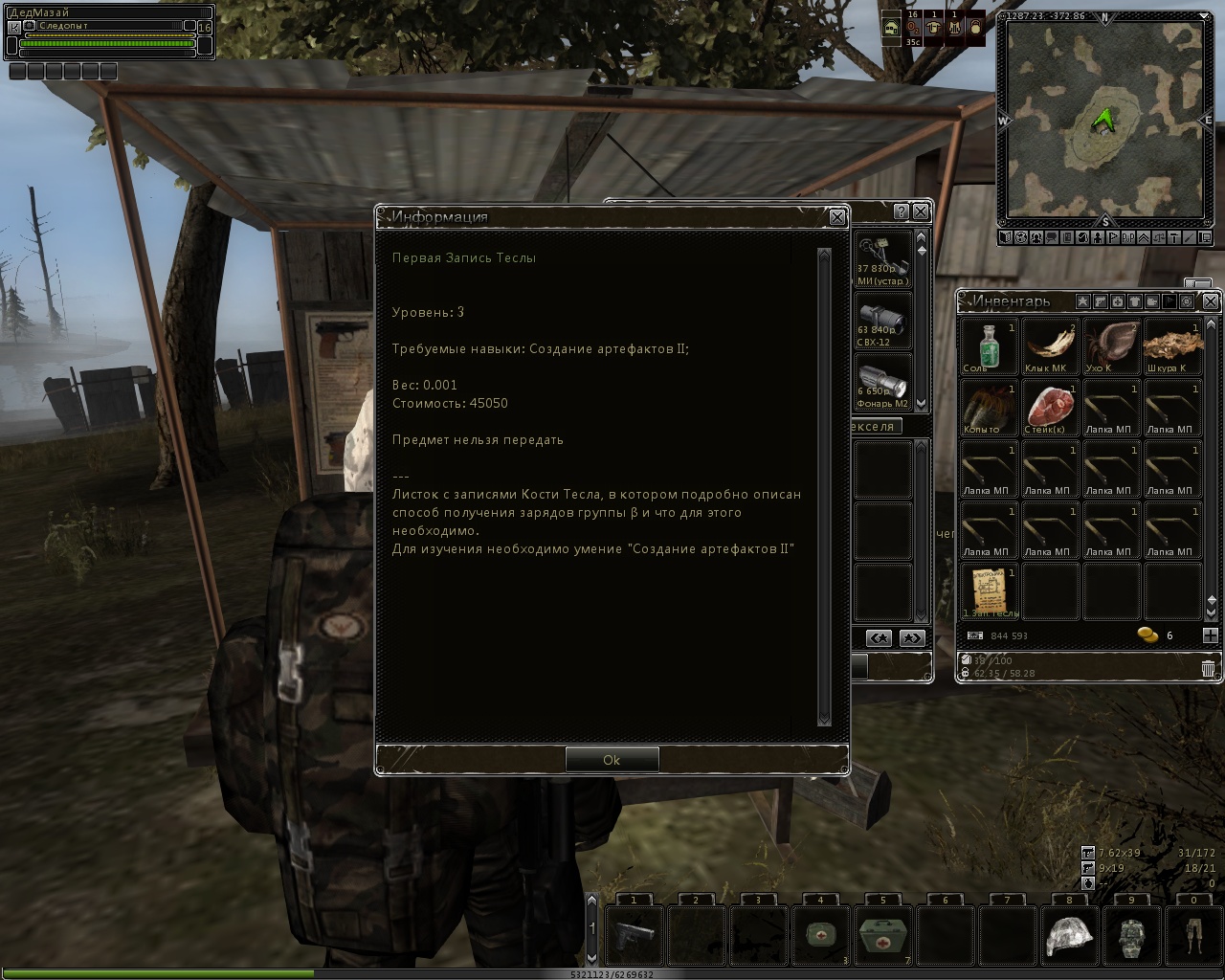Close the Инвентарь window
The image size is (1225, 980).
(1210, 301)
